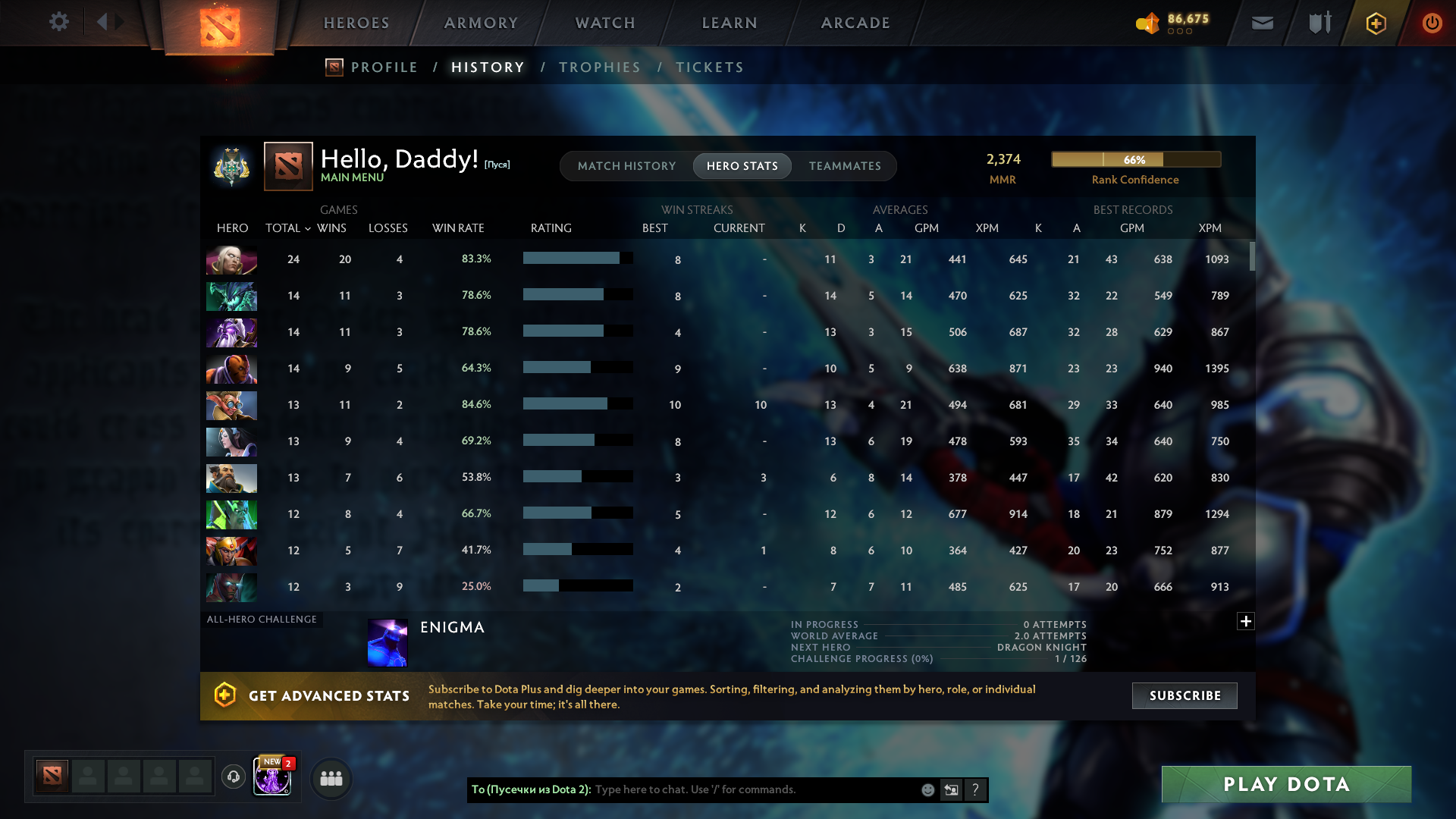Open the ARCADE menu
Screen dimensions: 1456x819
coord(855,23)
